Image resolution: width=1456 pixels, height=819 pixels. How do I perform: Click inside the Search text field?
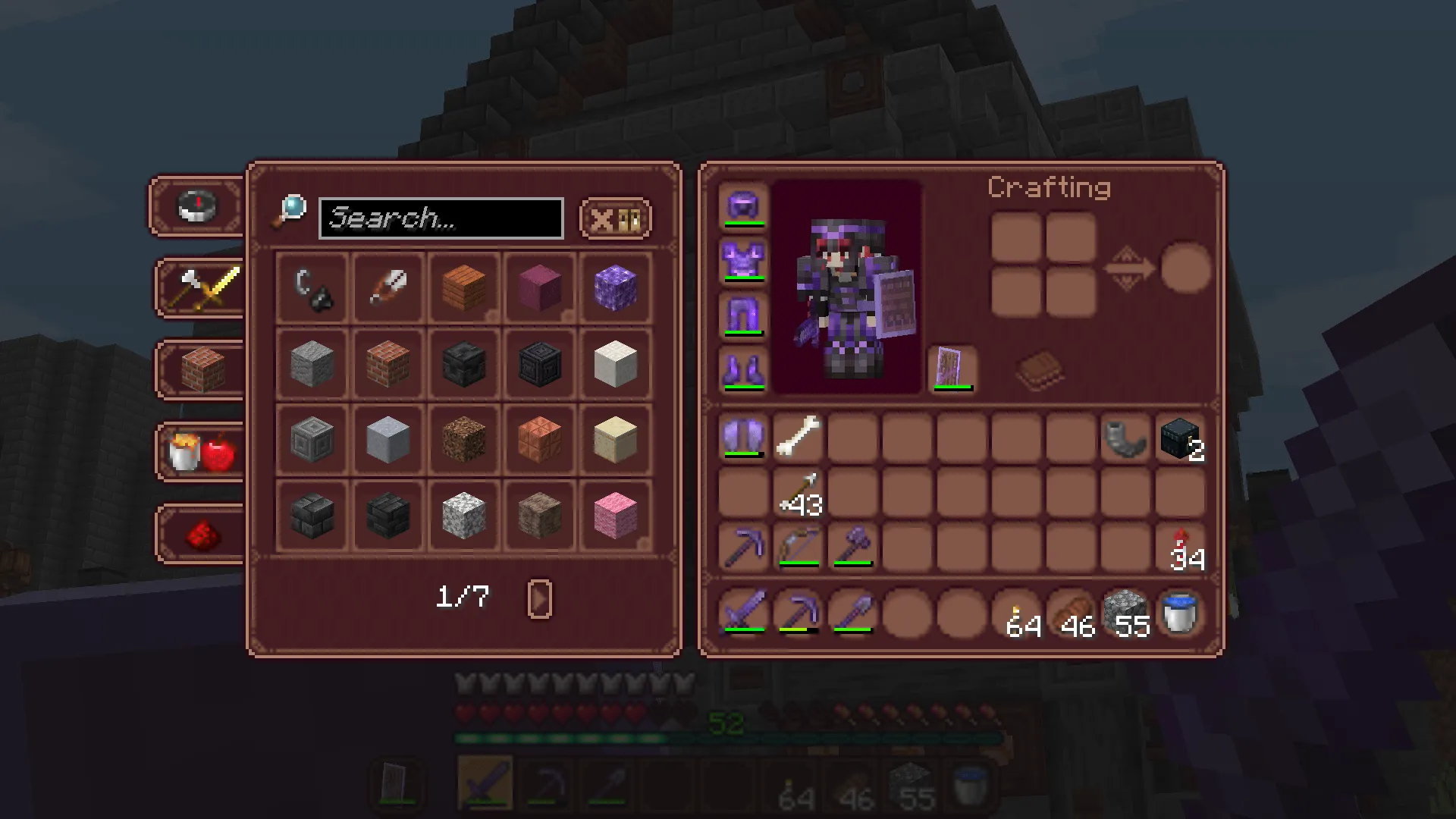tap(440, 218)
